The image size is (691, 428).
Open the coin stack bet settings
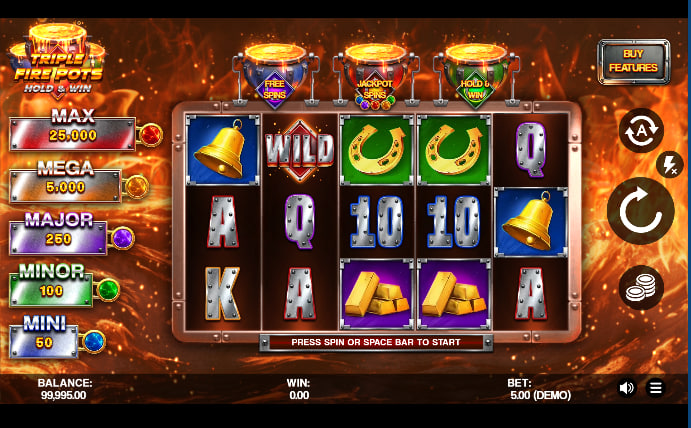tap(641, 289)
